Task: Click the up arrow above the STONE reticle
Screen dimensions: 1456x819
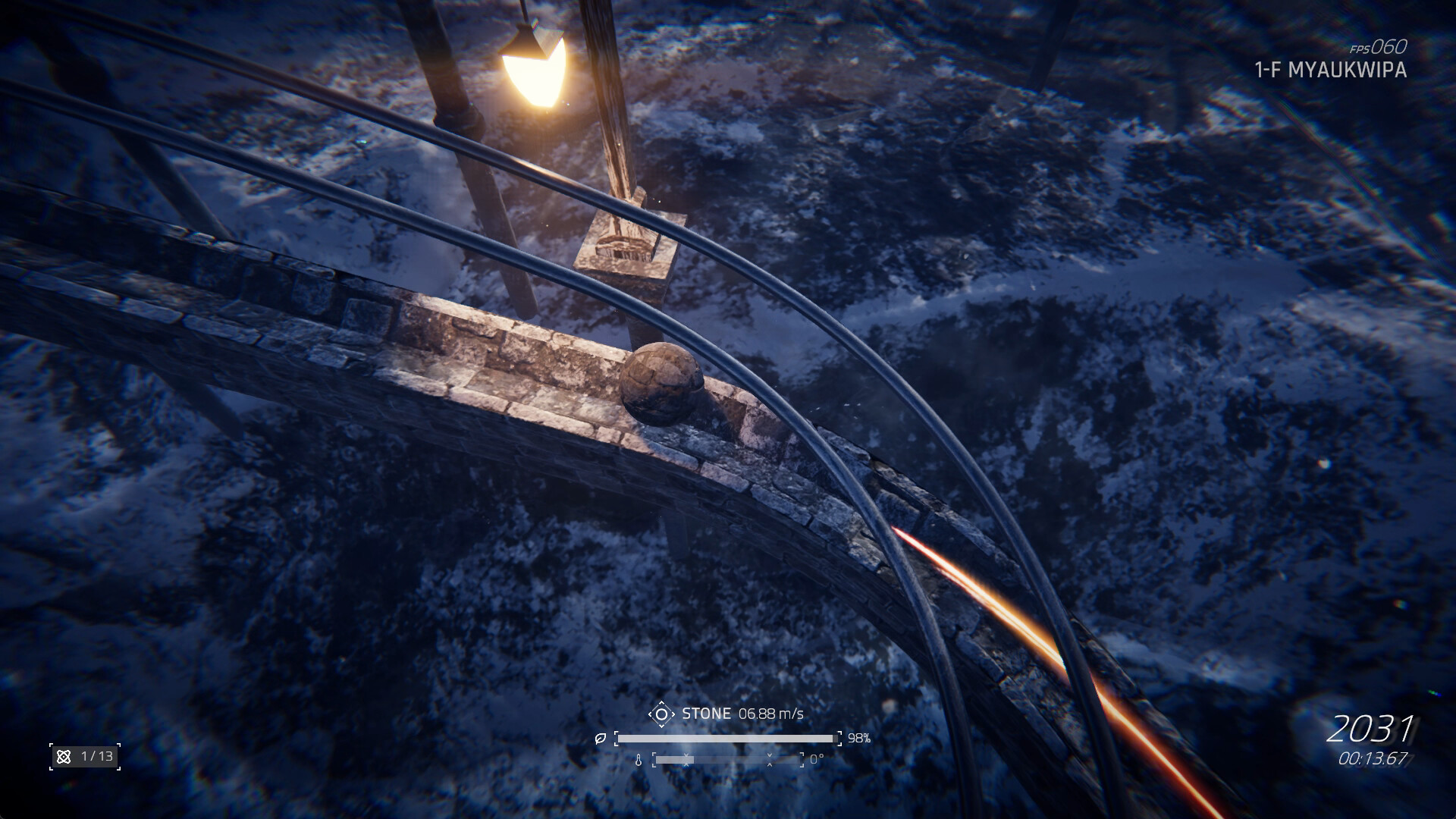Action: [x=661, y=701]
